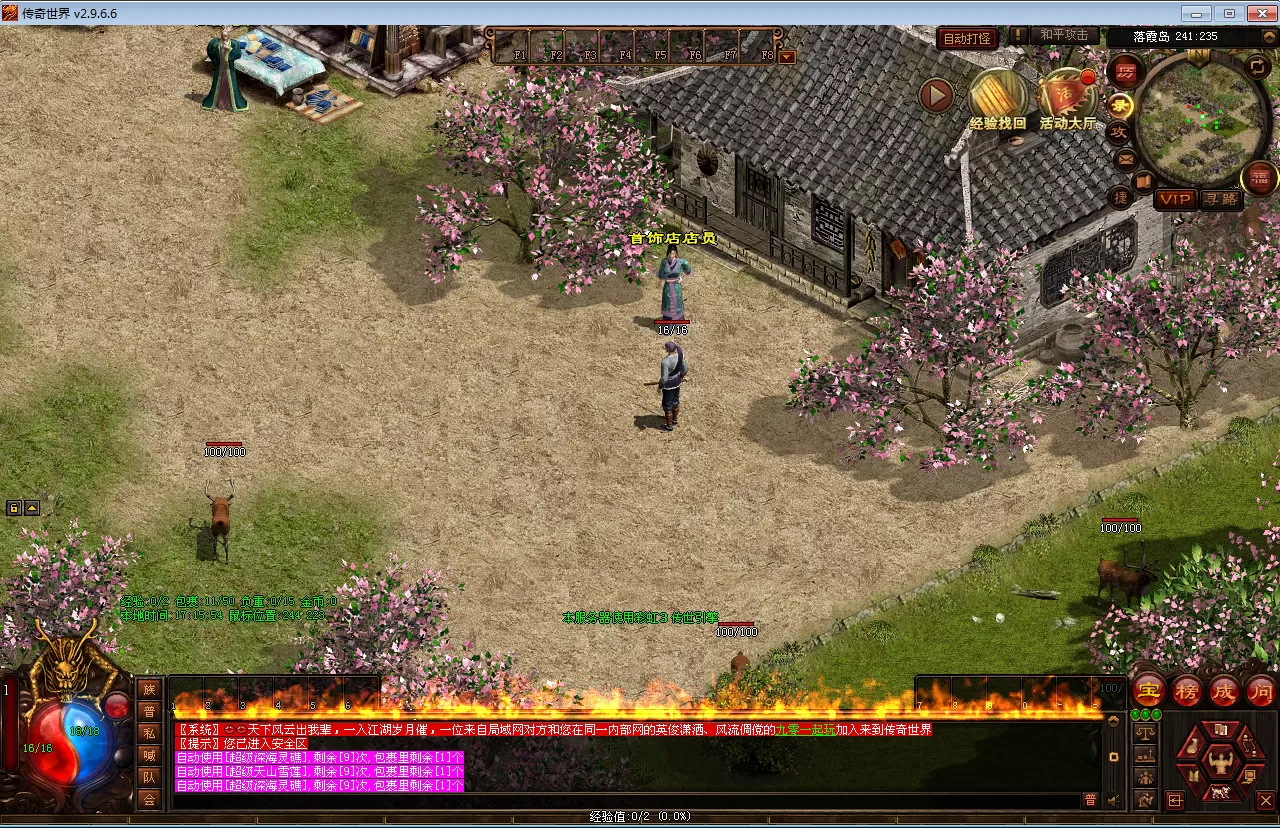Click the 福 welfare button
1280x828 pixels.
(x=1259, y=179)
